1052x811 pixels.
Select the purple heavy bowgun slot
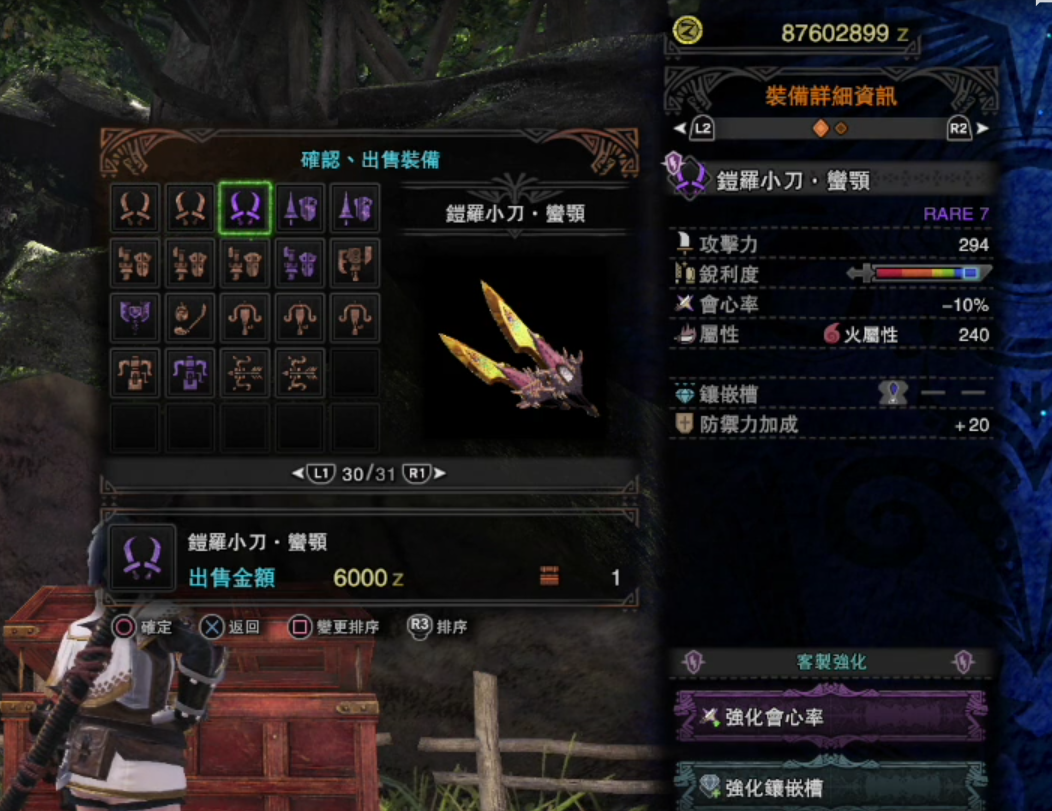click(x=191, y=373)
